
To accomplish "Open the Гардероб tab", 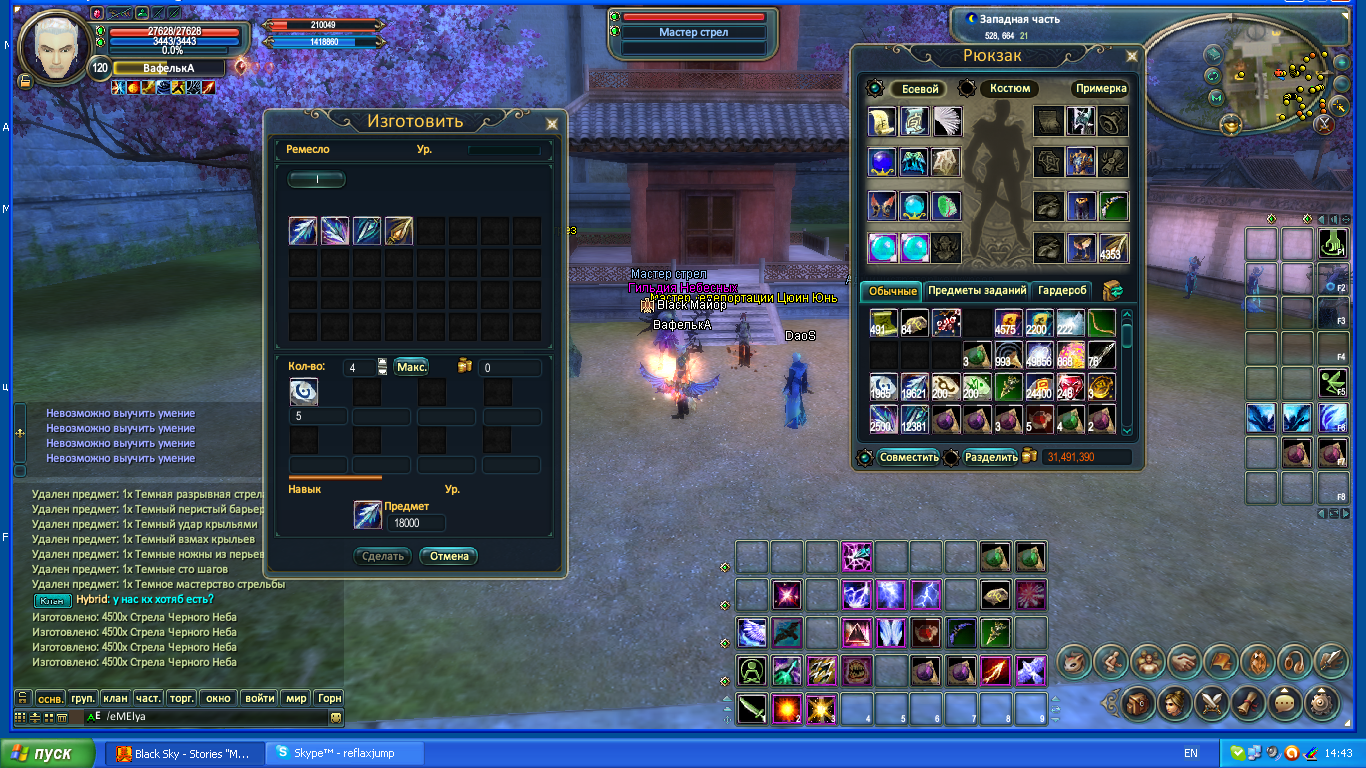I will click(x=1061, y=291).
